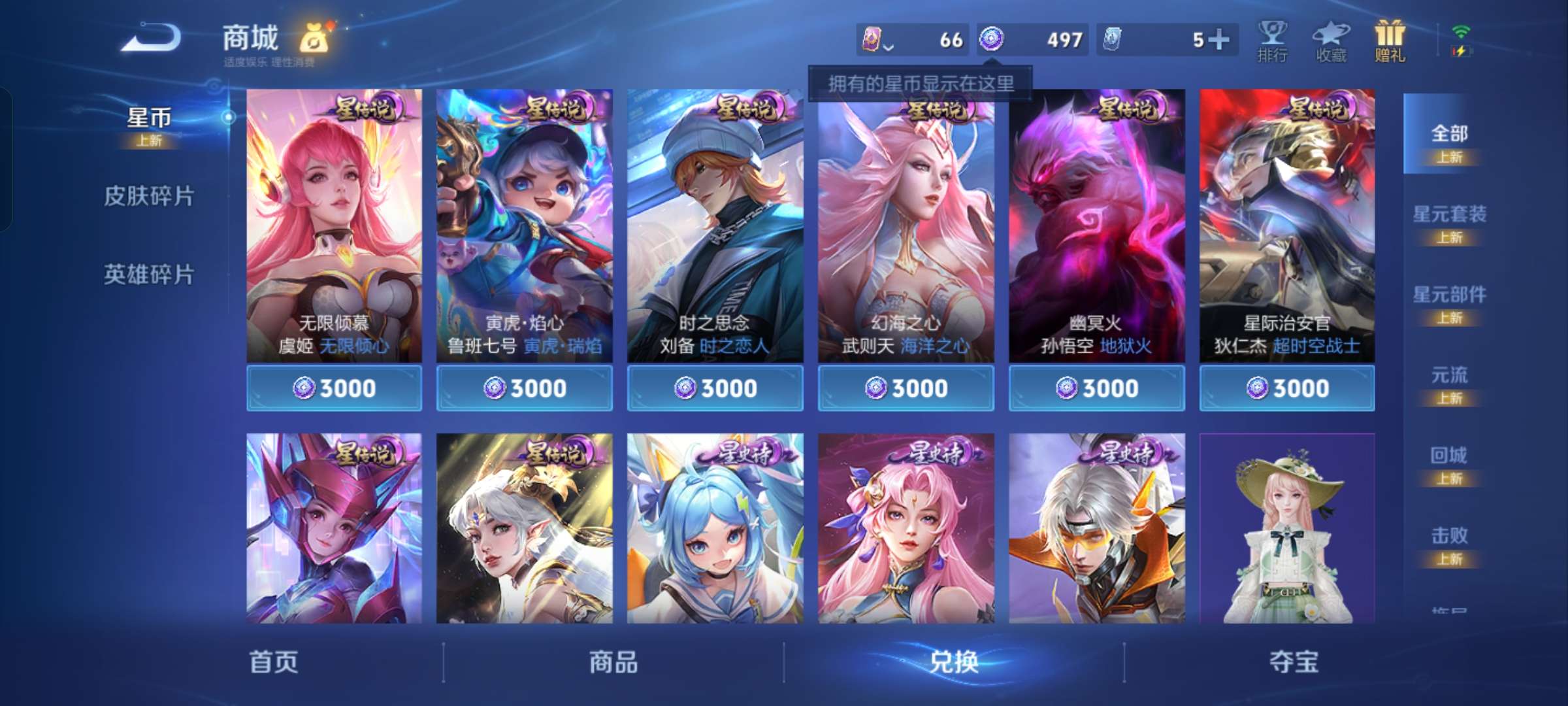Open favorites with the 收藏 star icon
This screenshot has width=1568, height=706.
pos(1330,41)
